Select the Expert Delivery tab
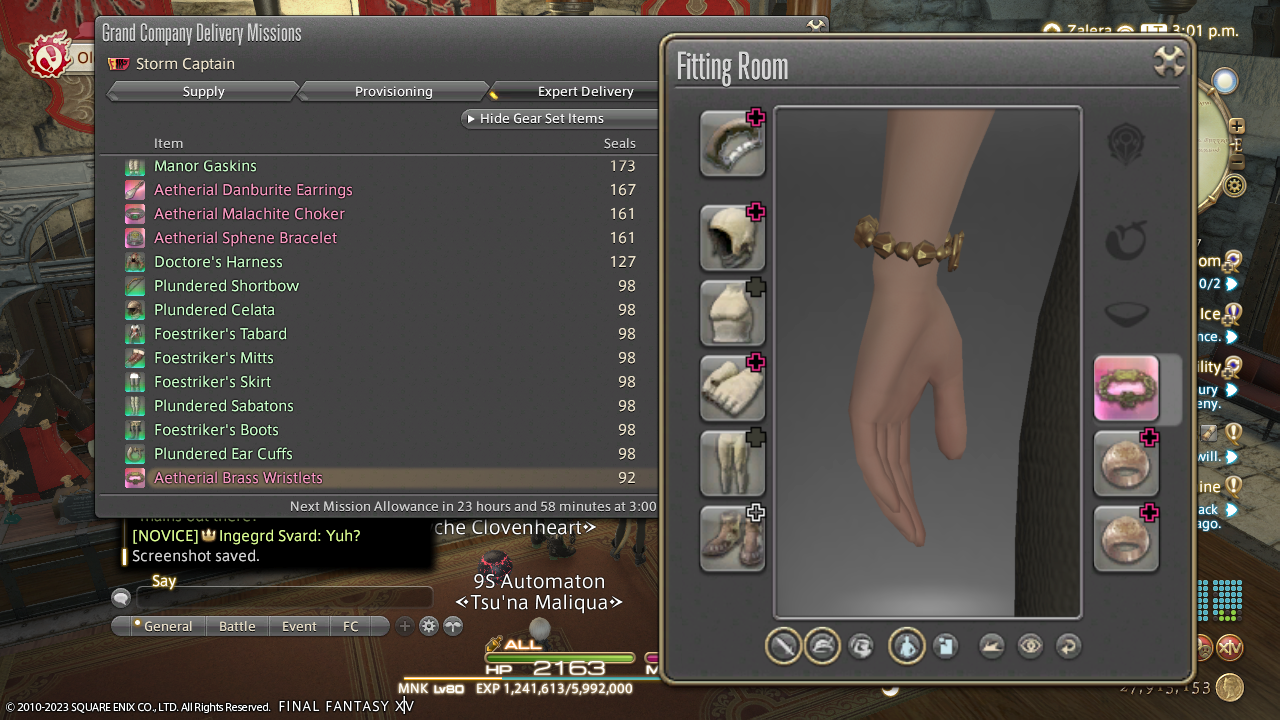The image size is (1280, 720). (585, 91)
